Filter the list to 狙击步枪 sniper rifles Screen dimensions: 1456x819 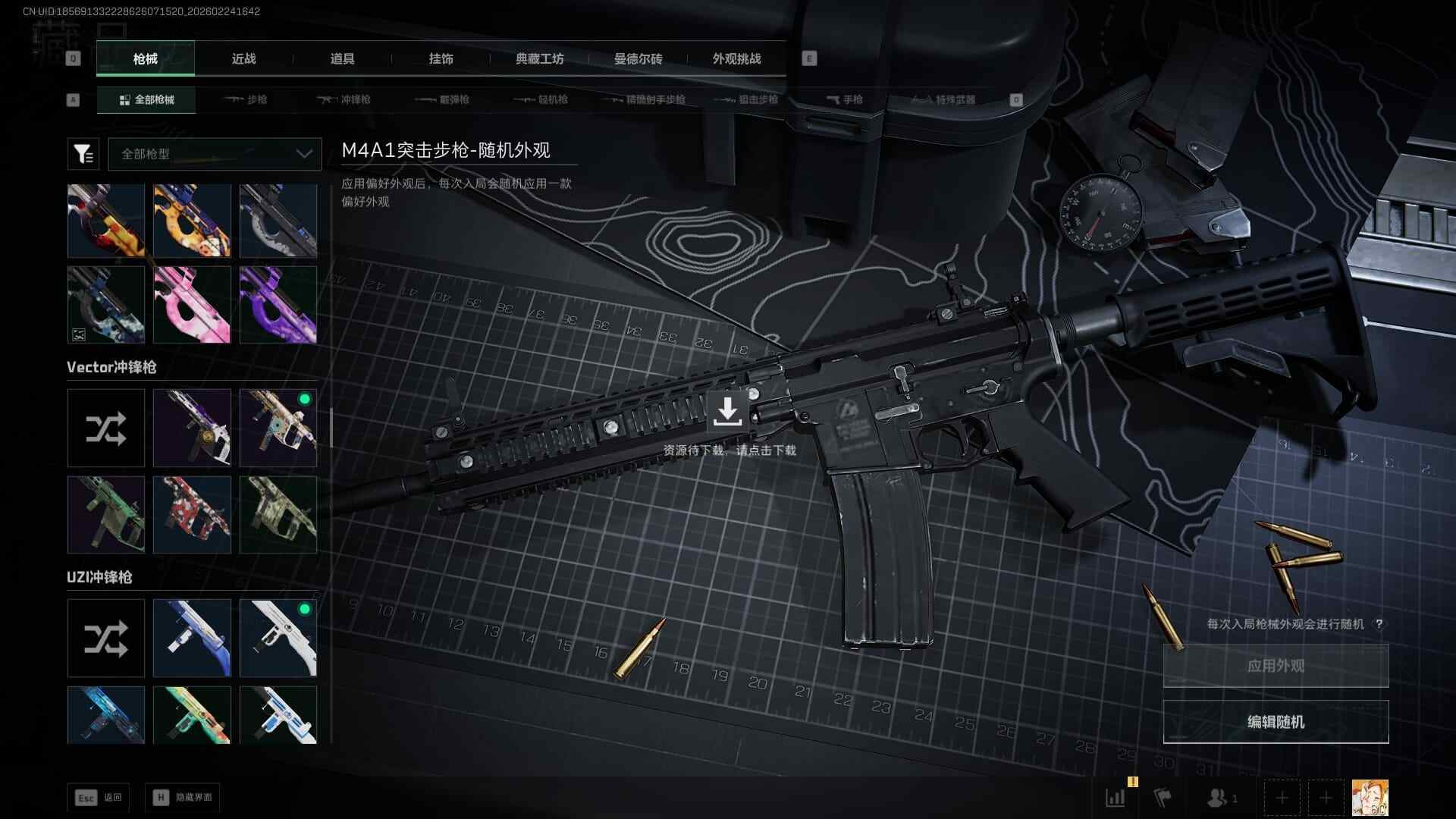[x=748, y=99]
